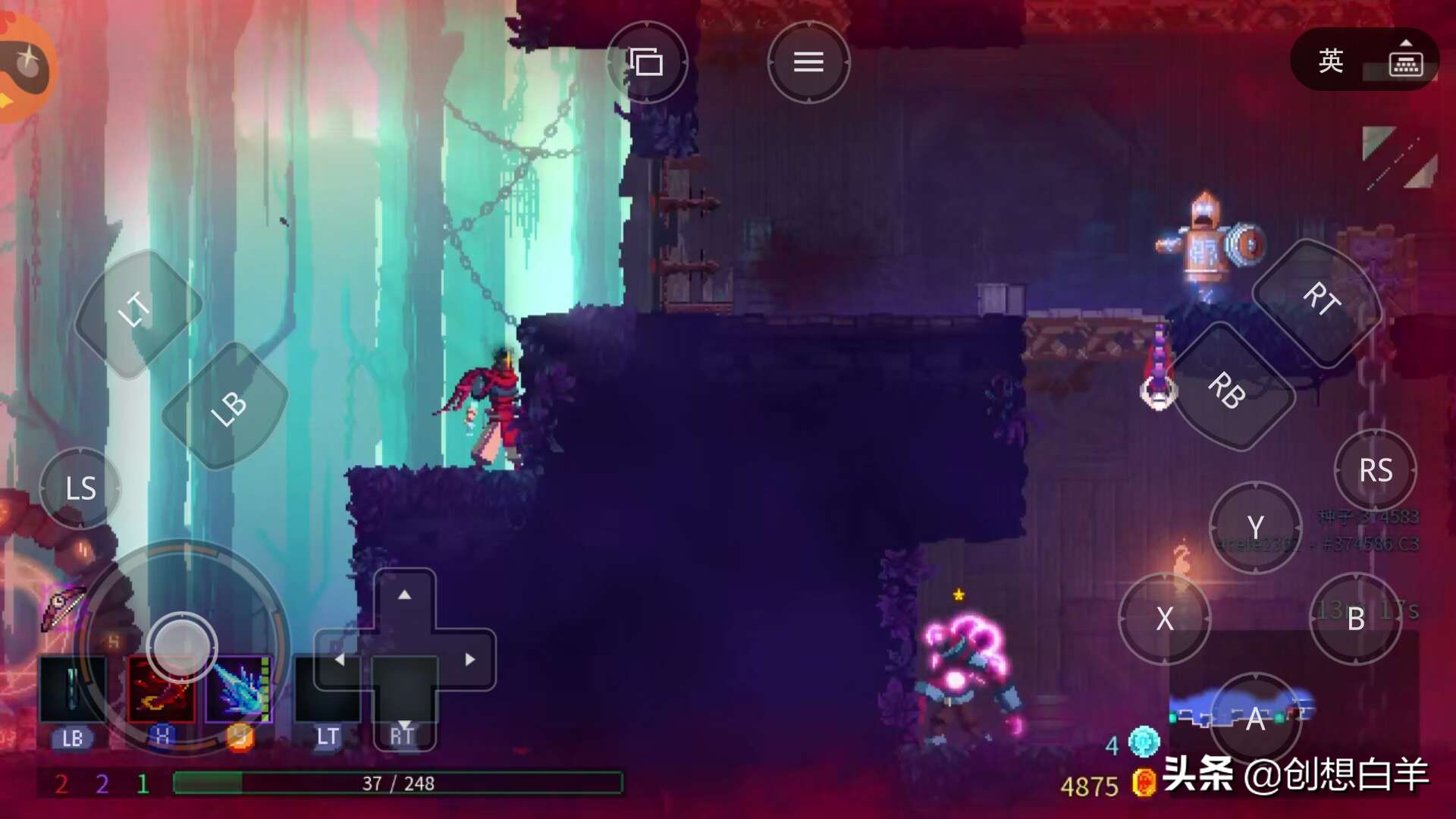Viewport: 1456px width, 819px height.
Task: Open the three-line overlay menu
Action: point(808,62)
